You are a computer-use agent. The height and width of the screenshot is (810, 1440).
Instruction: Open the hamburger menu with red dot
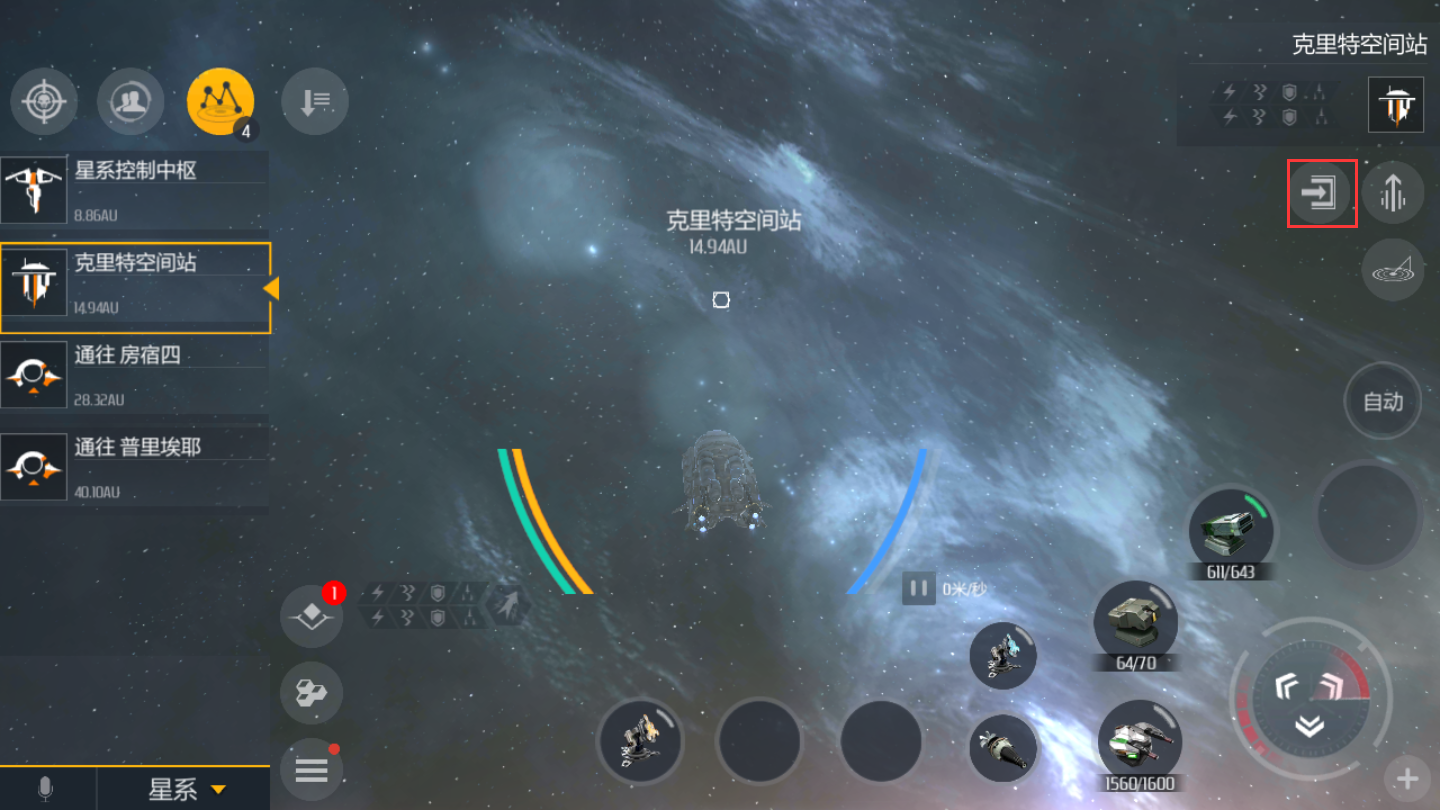312,770
